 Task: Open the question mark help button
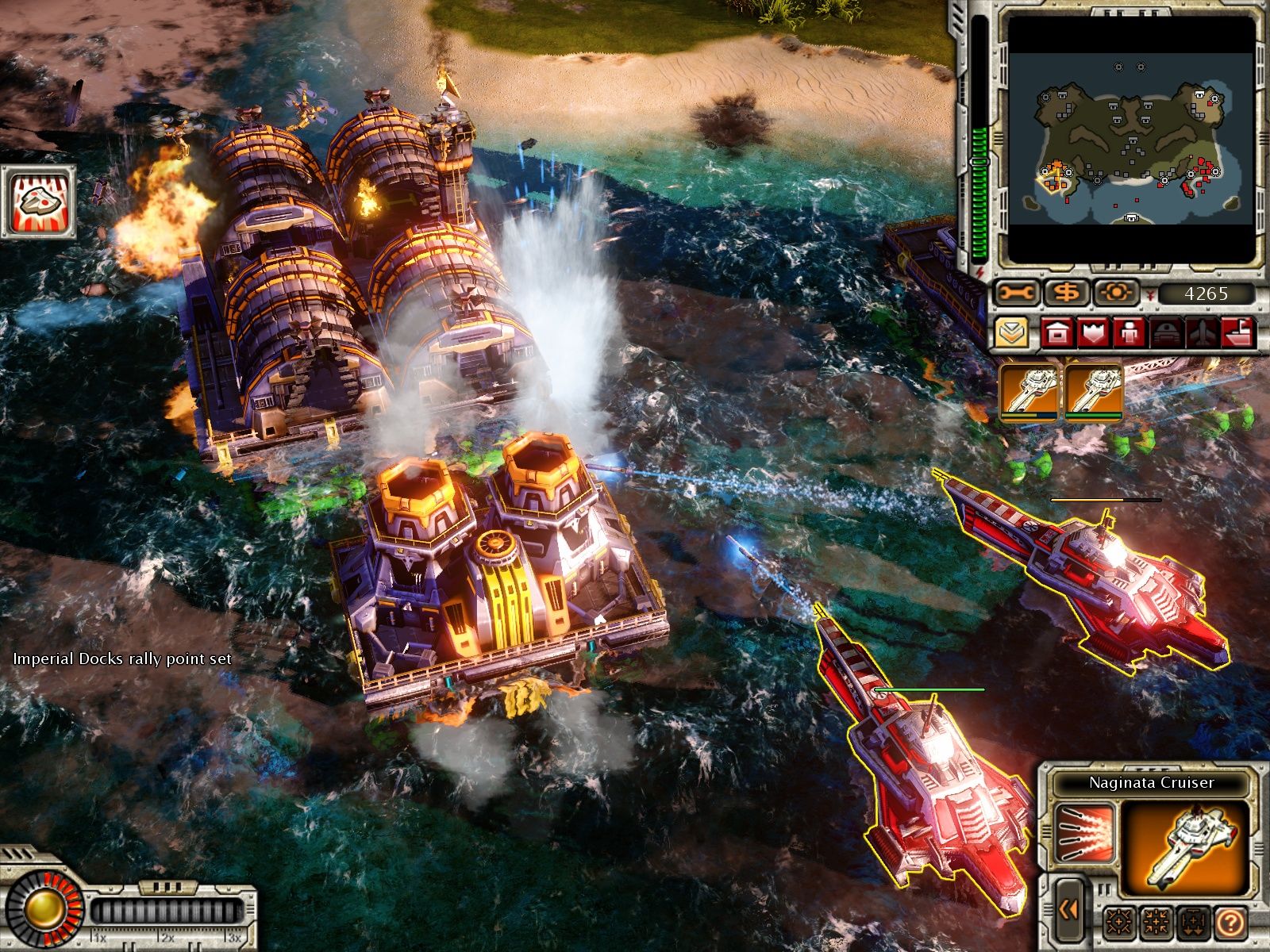1230,922
